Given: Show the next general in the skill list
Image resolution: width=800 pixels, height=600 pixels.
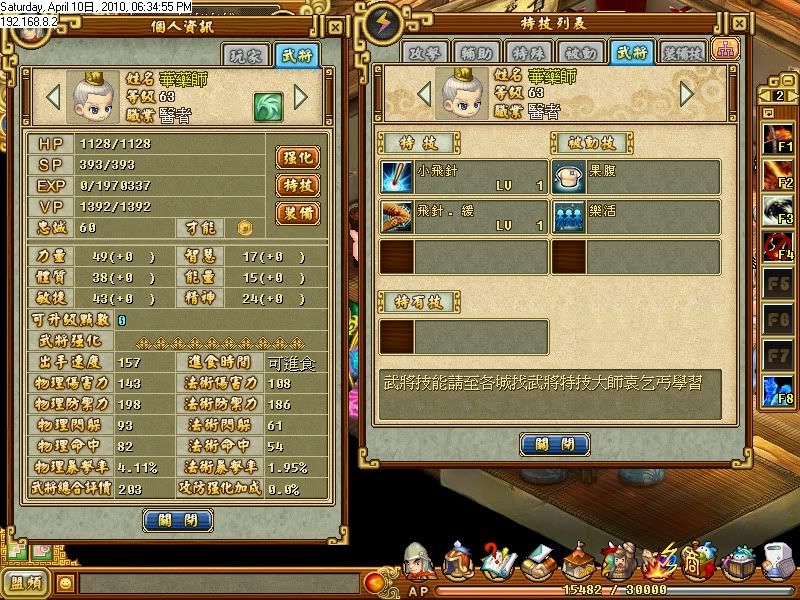Looking at the screenshot, I should tap(687, 94).
